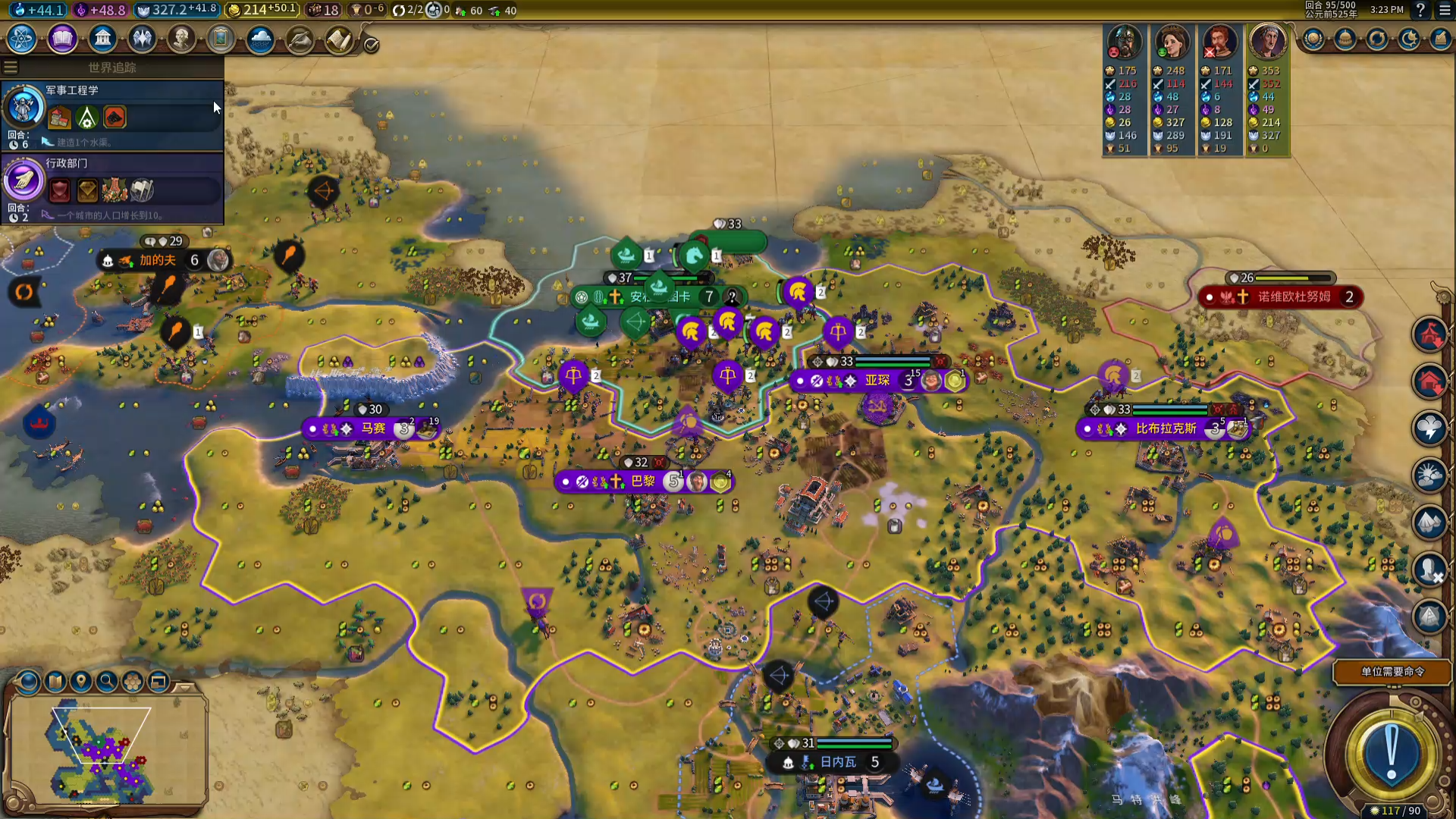The width and height of the screenshot is (1456, 819).
Task: Select the 军事工程学 research tracker entry
Action: click(x=114, y=114)
